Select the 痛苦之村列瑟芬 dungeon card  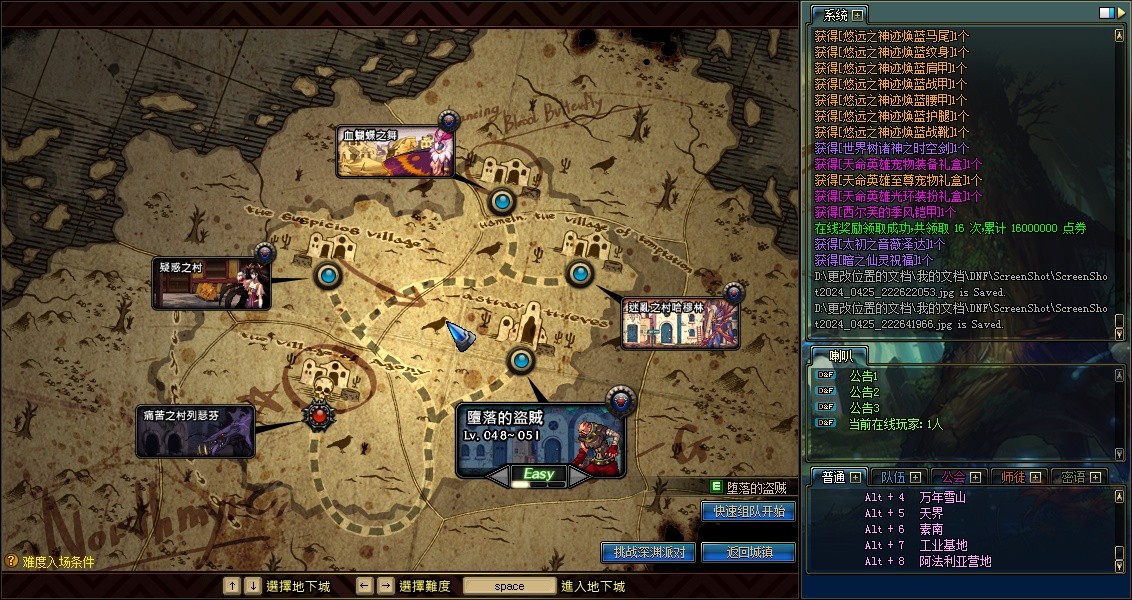[195, 431]
